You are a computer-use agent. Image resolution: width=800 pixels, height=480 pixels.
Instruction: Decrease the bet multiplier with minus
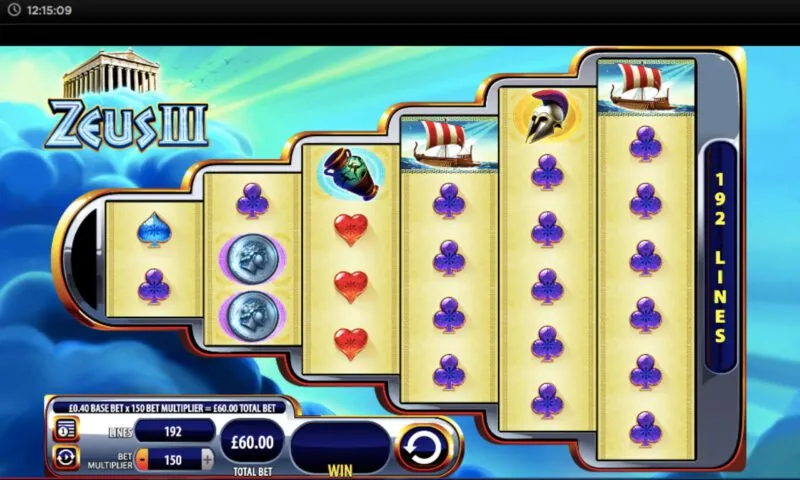point(141,459)
